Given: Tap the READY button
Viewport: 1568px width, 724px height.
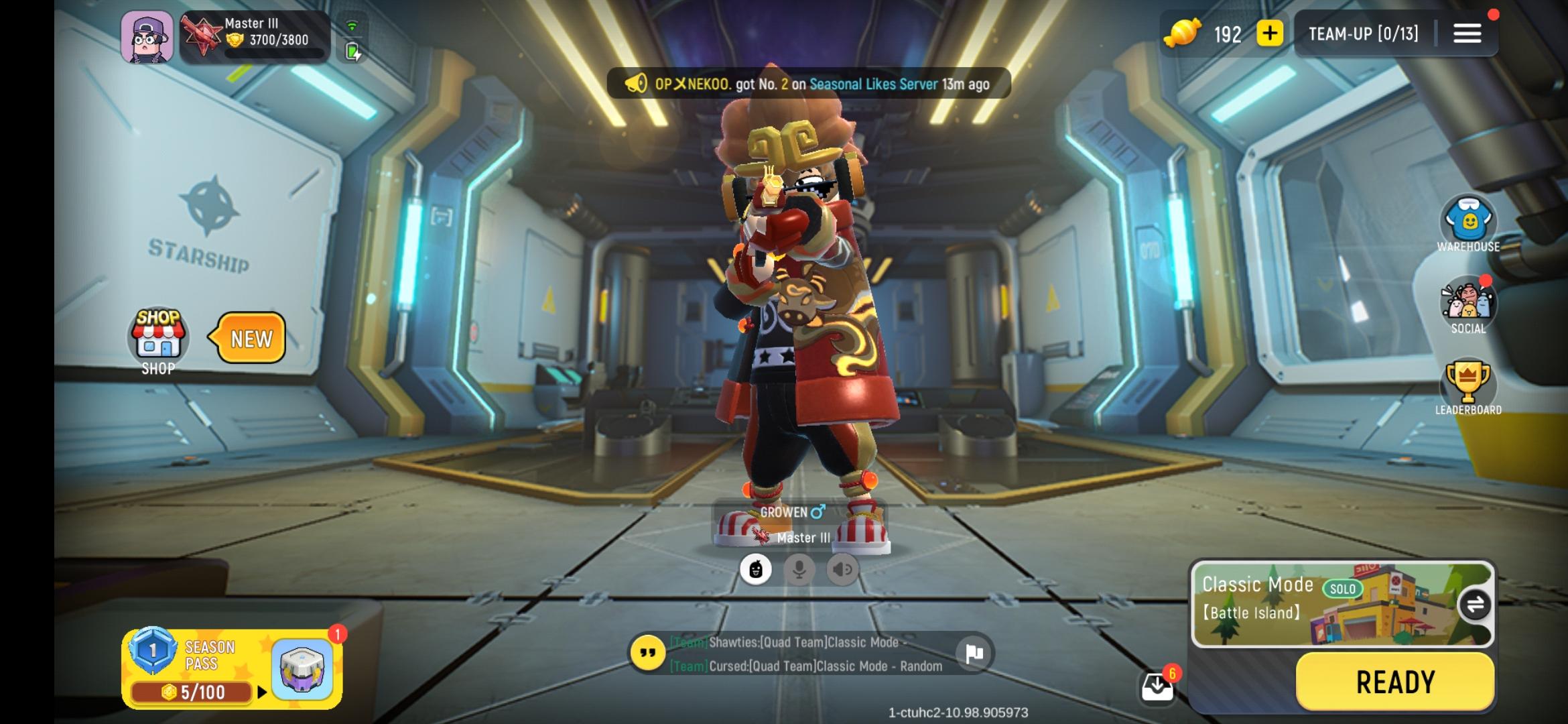Looking at the screenshot, I should [x=1395, y=682].
